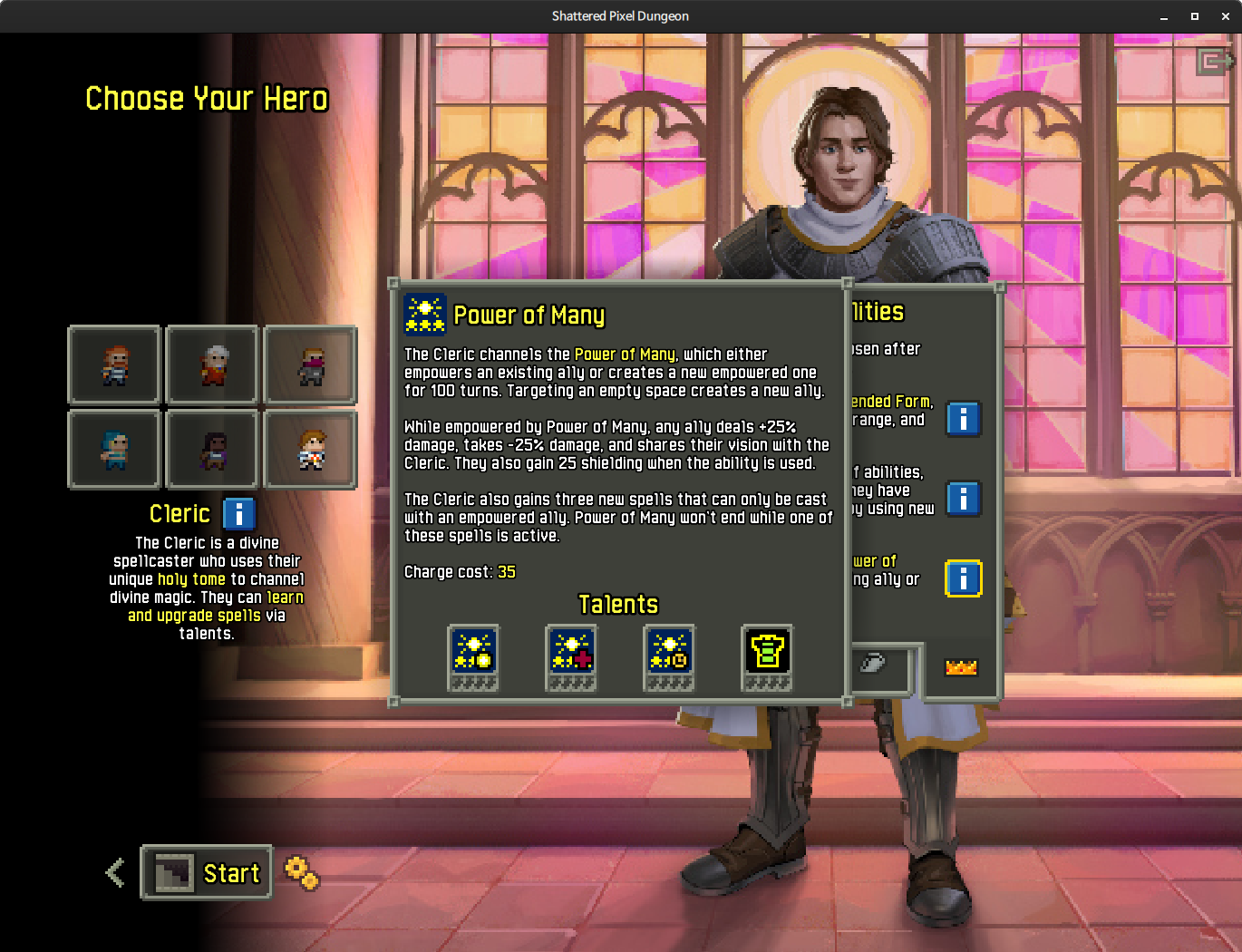The width and height of the screenshot is (1242, 952).
Task: Go back using the left arrow
Action: coord(115,873)
